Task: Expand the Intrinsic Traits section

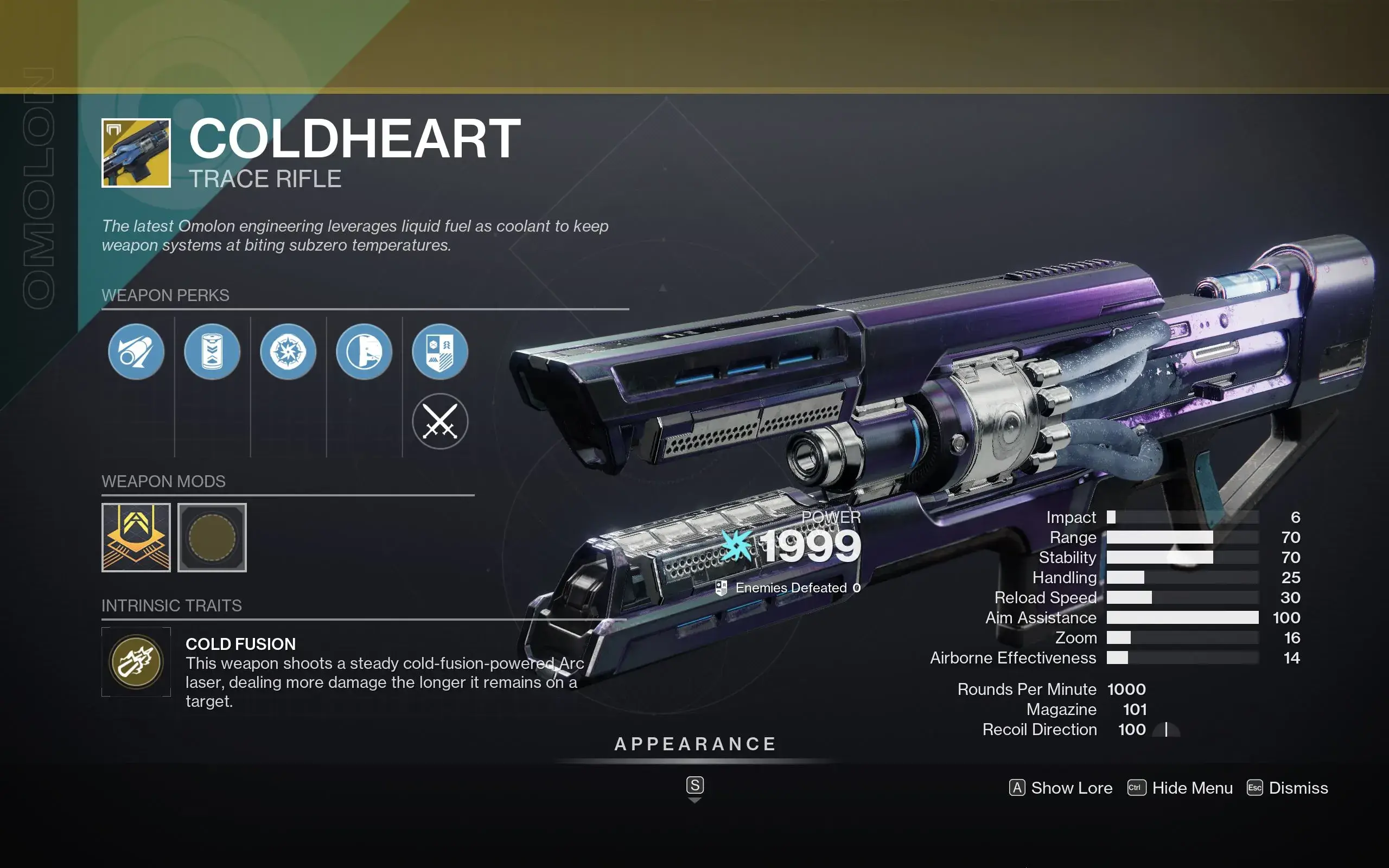Action: tap(171, 605)
